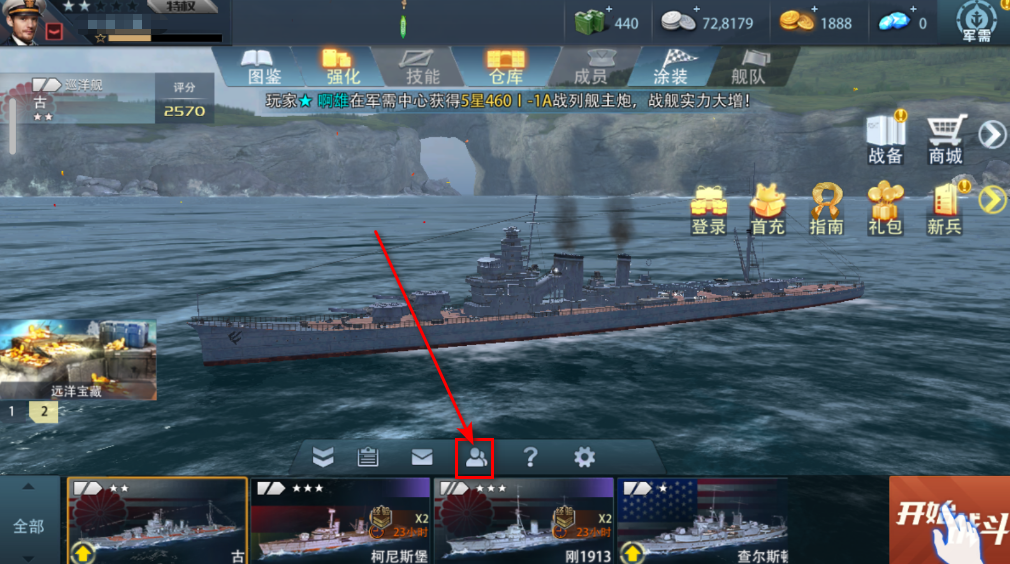Viewport: 1010px width, 564px height.
Task: Start battle with the 开始战斗 button
Action: 949,520
